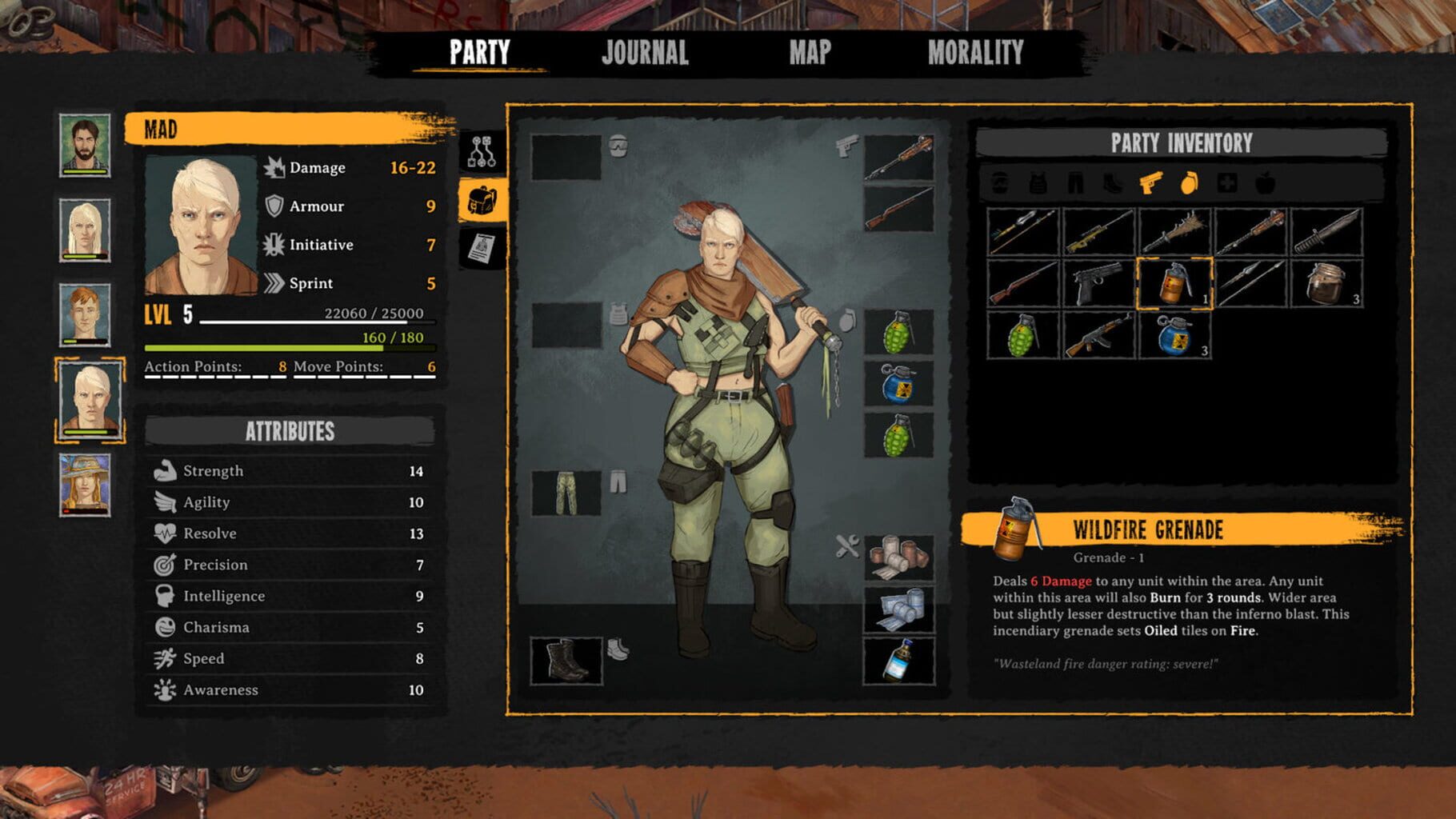The image size is (1456, 819).
Task: Filter inventory by grenades
Action: (x=1187, y=184)
